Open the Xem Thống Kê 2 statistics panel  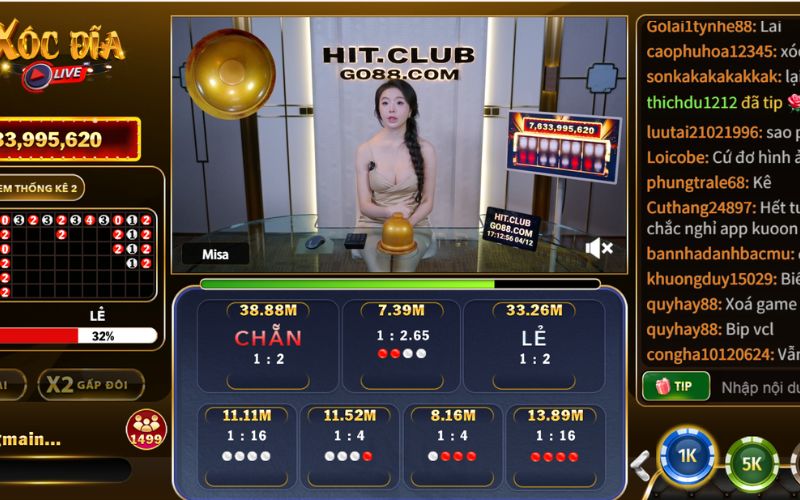coord(45,187)
